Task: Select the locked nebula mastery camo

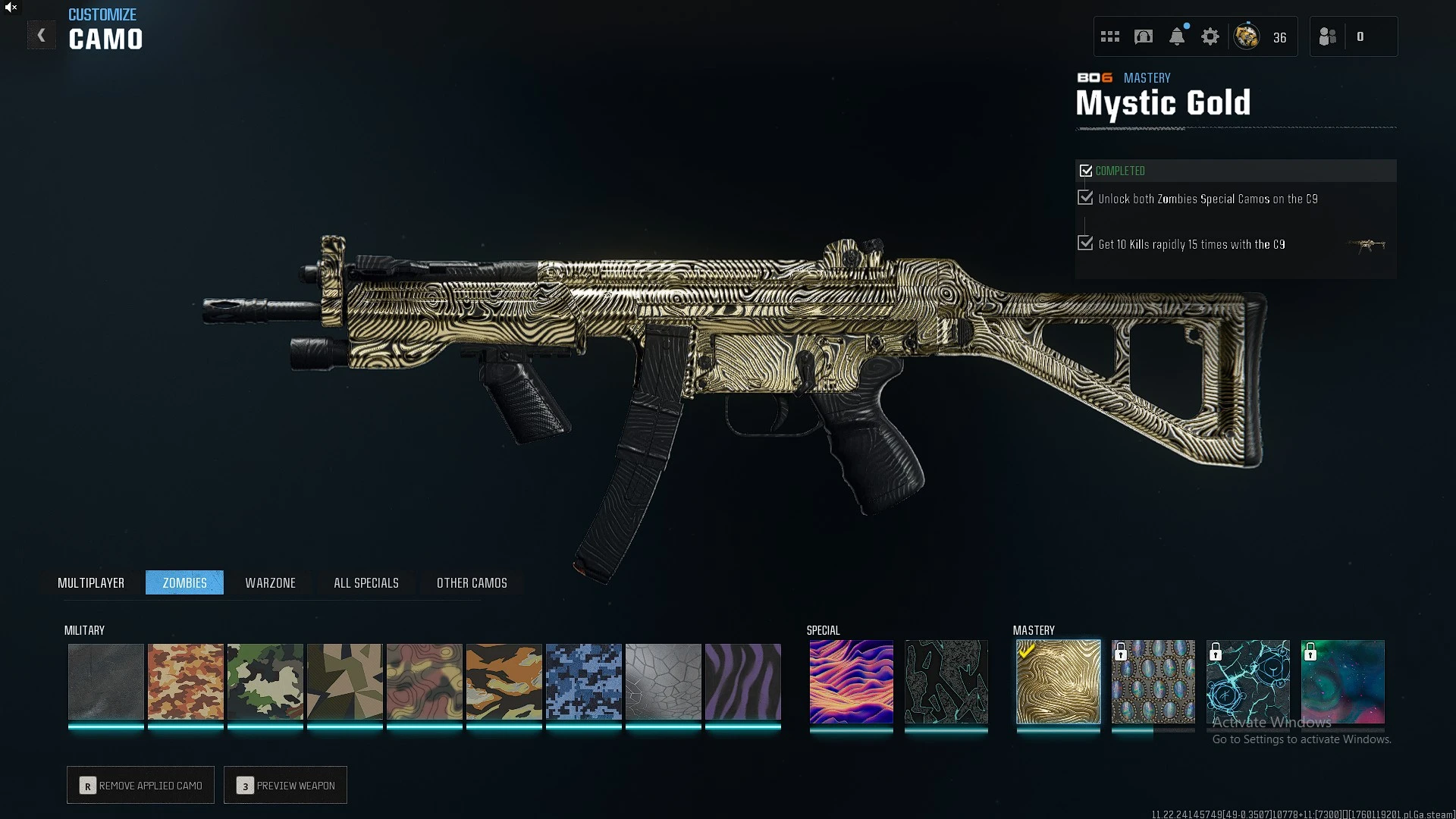Action: click(1342, 681)
